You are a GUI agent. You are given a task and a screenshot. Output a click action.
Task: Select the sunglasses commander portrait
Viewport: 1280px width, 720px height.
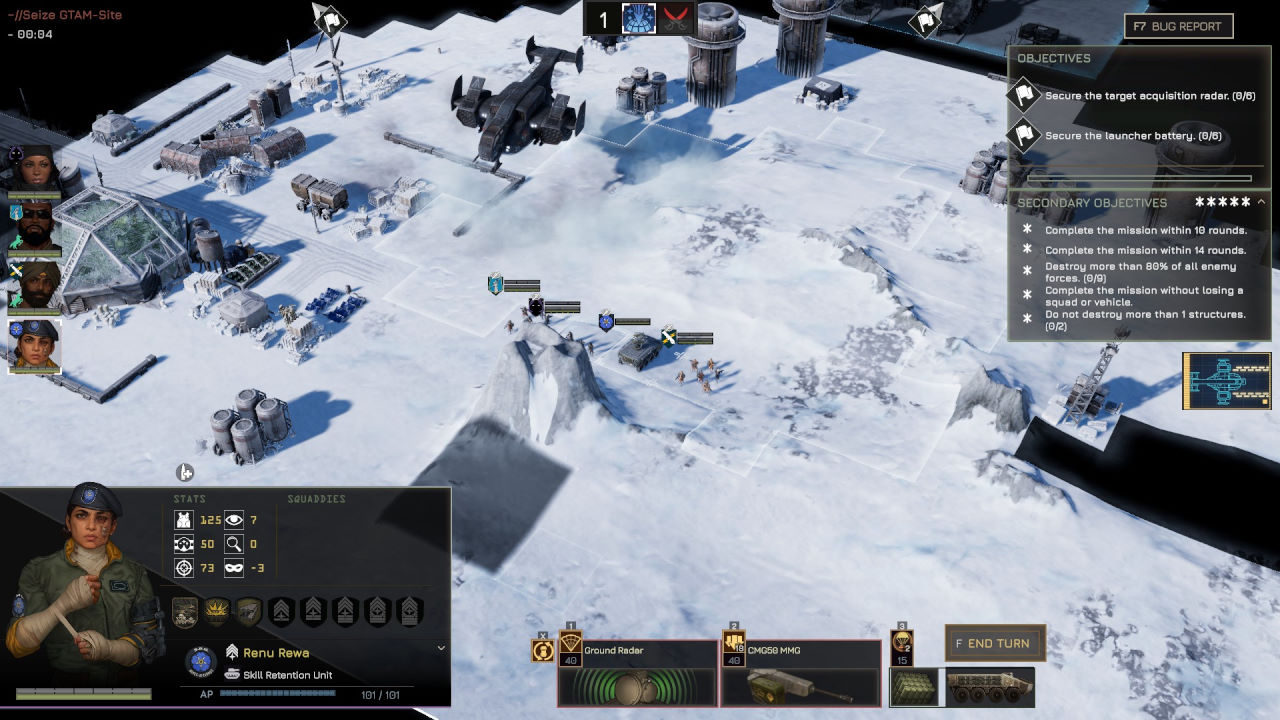[35, 228]
